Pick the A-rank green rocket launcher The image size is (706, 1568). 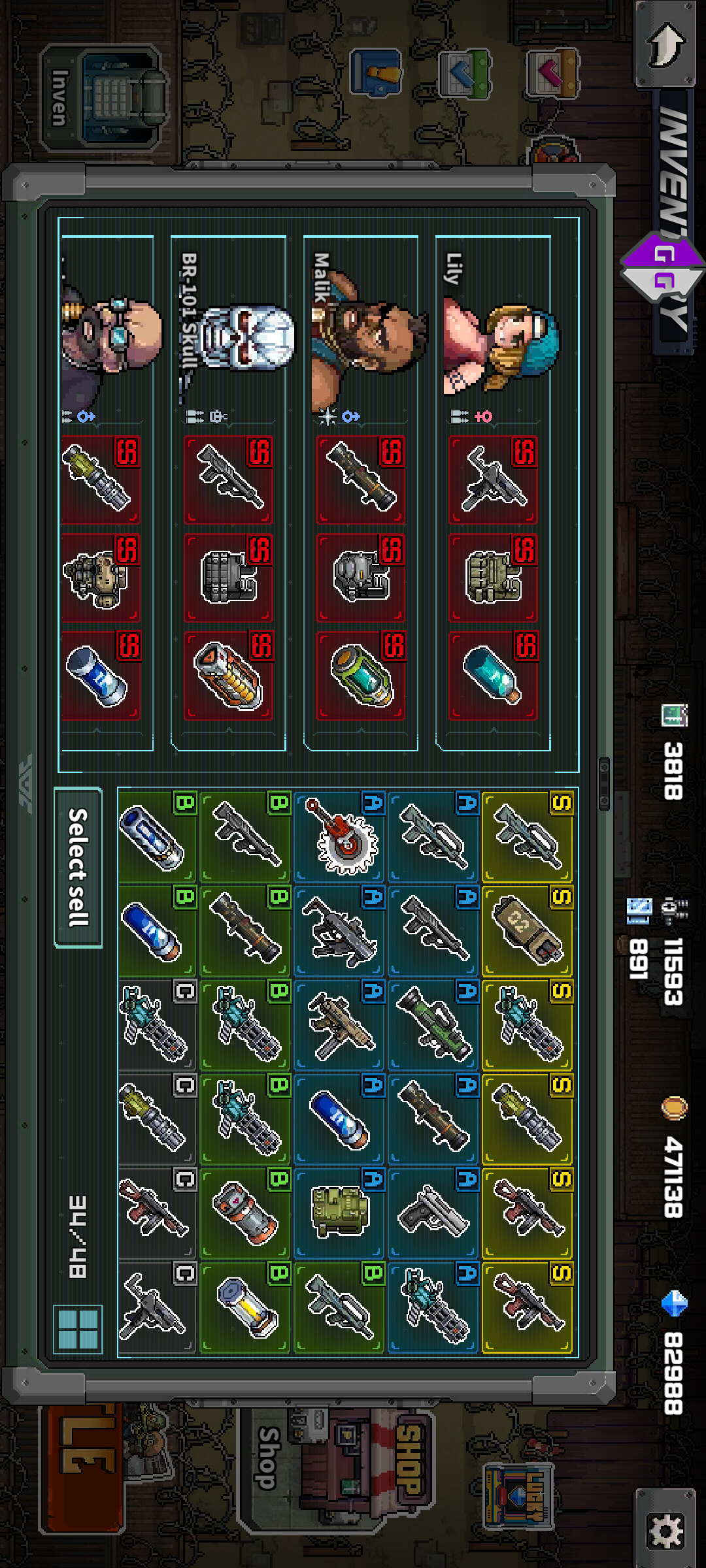point(434,1025)
